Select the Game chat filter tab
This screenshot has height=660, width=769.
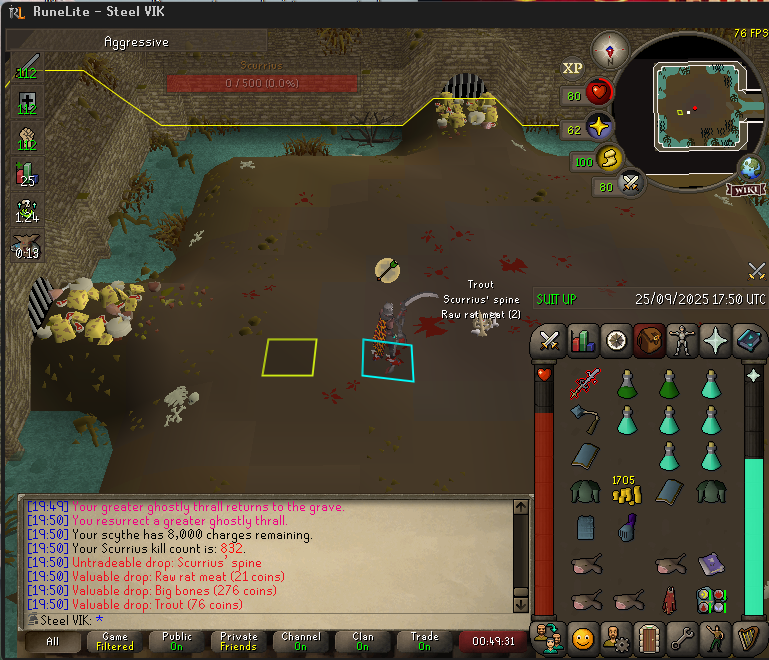coord(115,641)
